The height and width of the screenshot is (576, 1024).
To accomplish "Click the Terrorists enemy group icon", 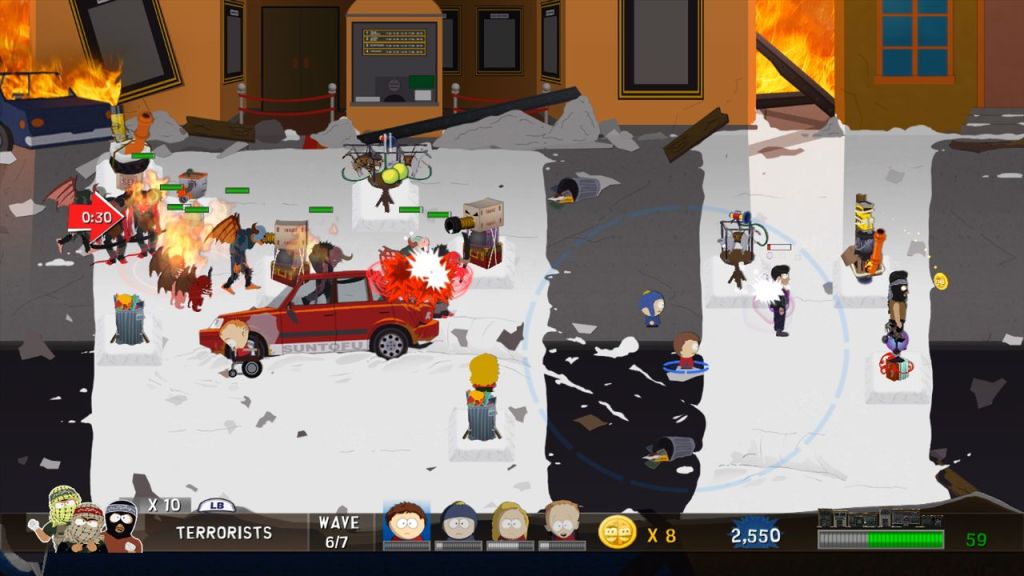I will point(88,520).
